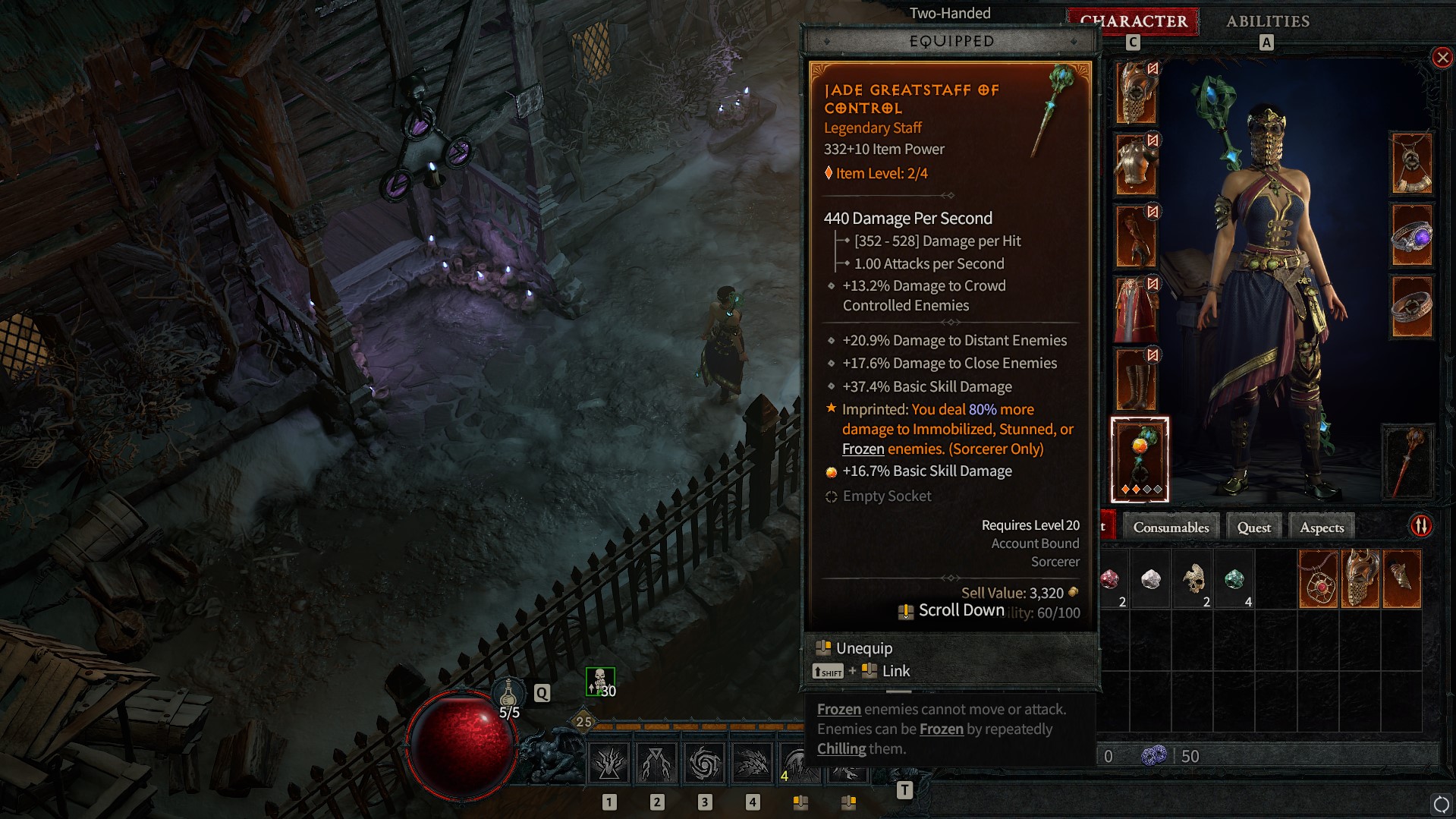Select the lightning skill in hotbar slot 1
Image resolution: width=1456 pixels, height=819 pixels.
click(609, 761)
